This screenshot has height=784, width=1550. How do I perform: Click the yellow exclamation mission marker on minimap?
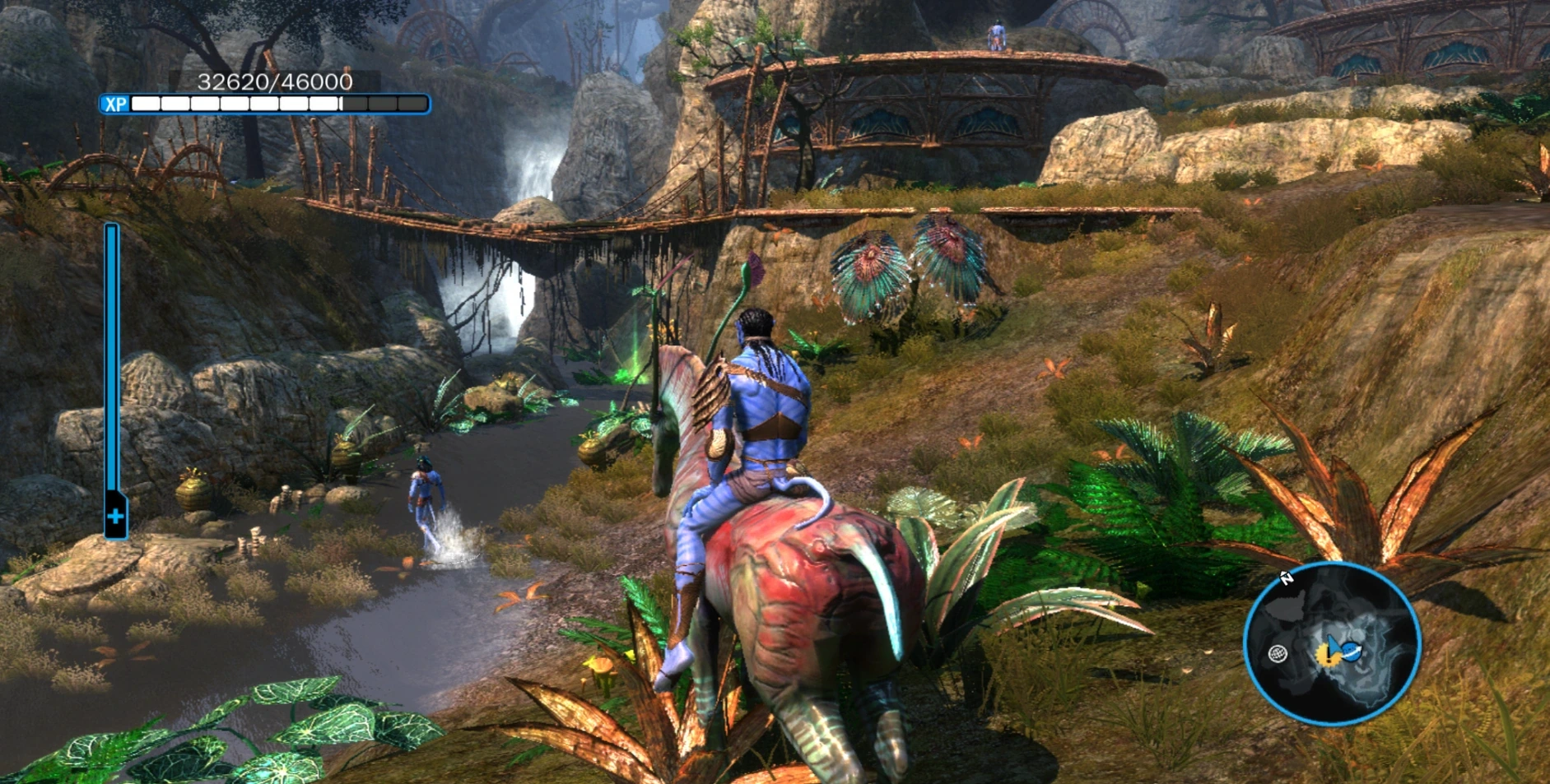coord(1327,655)
